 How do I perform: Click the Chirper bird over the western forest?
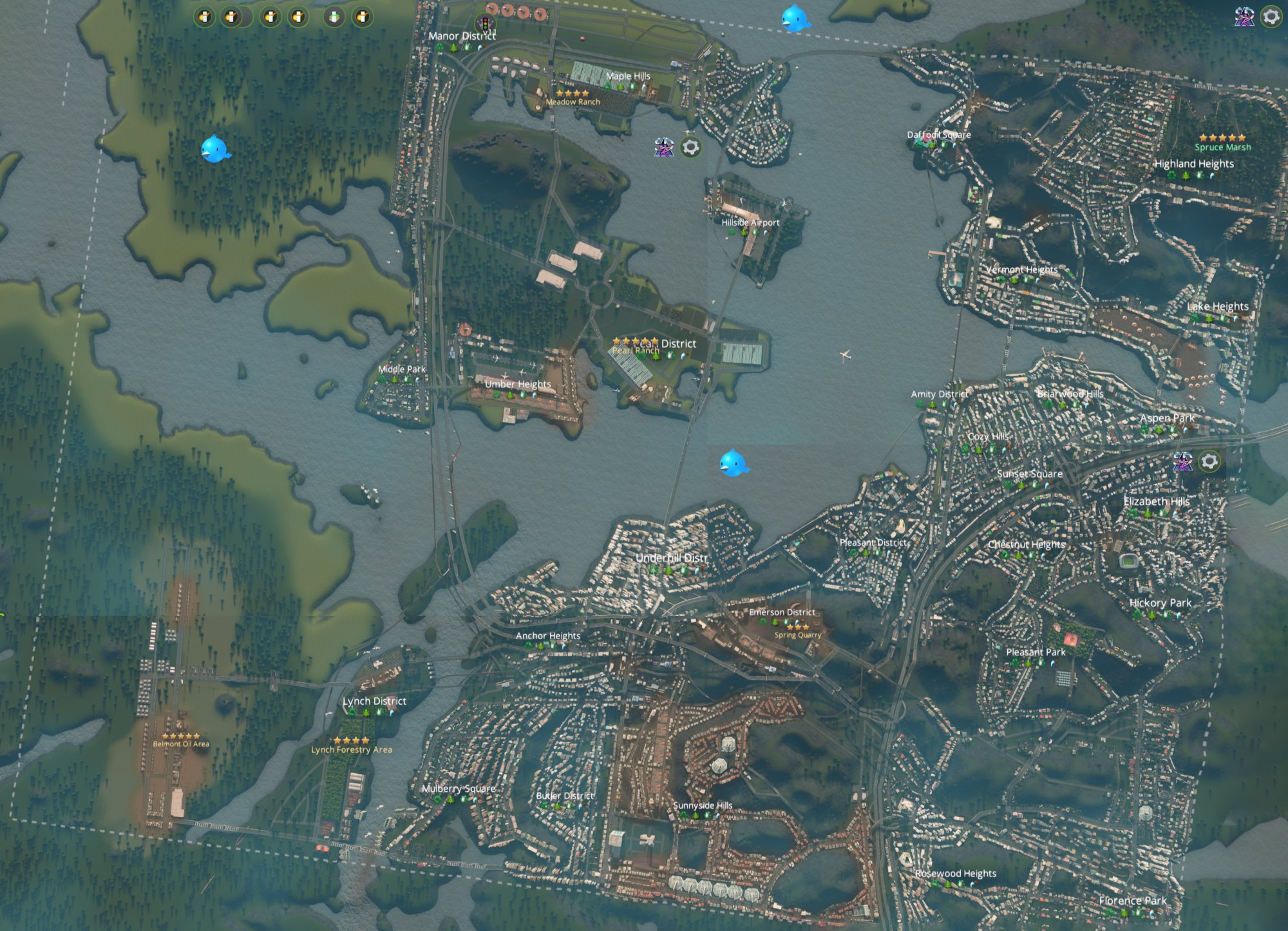(x=215, y=150)
